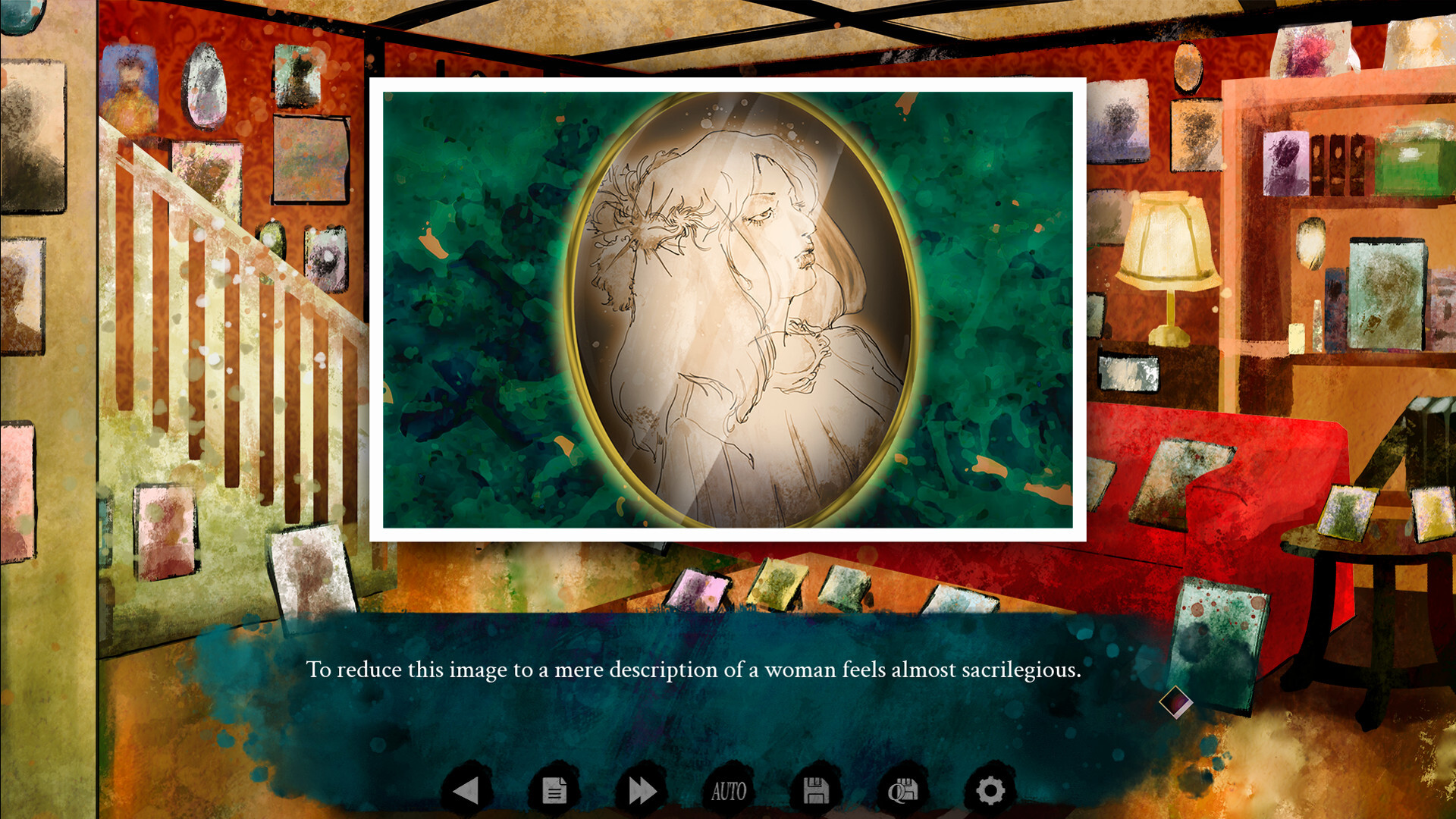Save progress with the floppy disk icon
Image resolution: width=1456 pixels, height=819 pixels.
point(816,789)
